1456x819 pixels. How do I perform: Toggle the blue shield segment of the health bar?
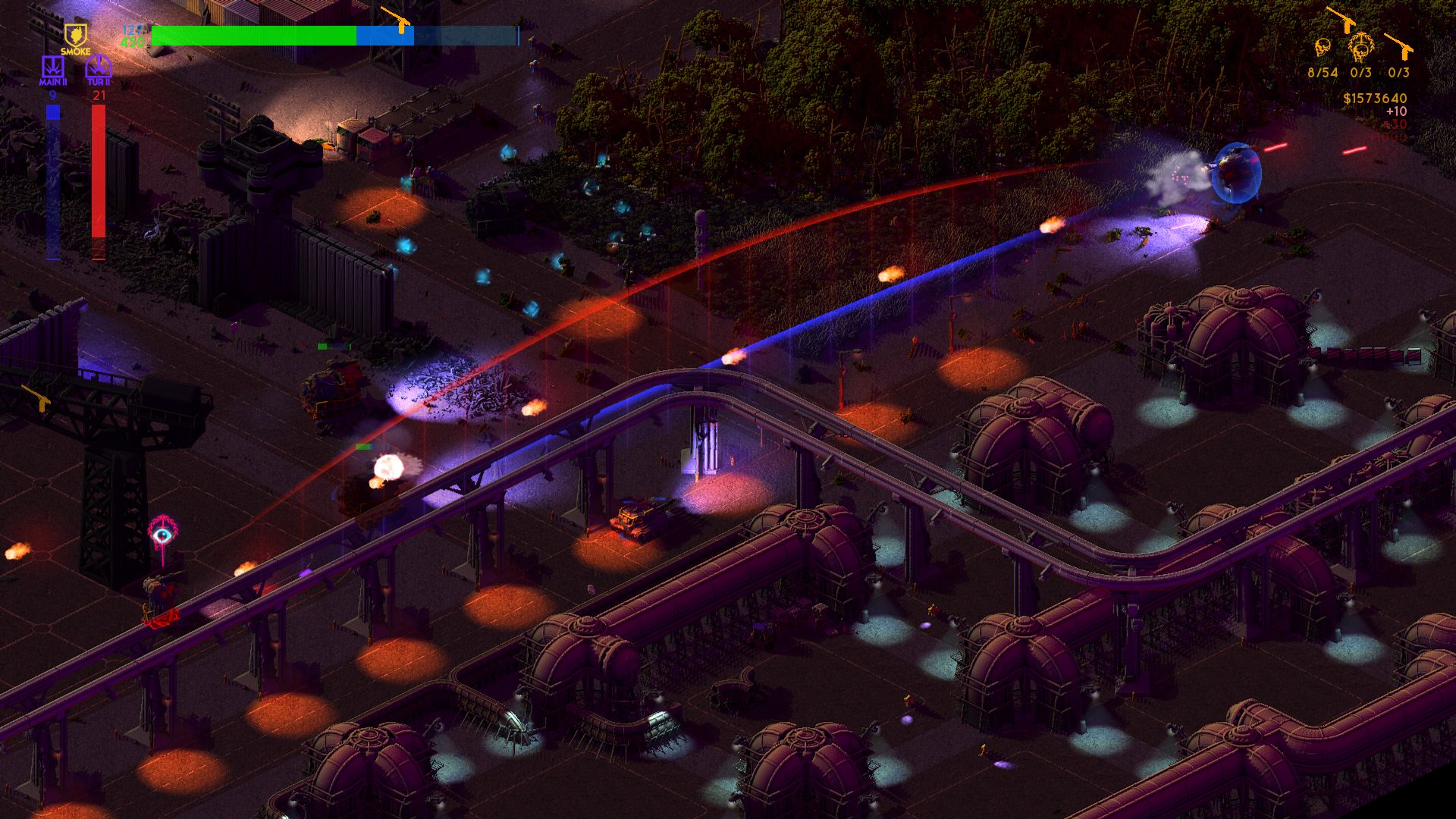coord(383,34)
